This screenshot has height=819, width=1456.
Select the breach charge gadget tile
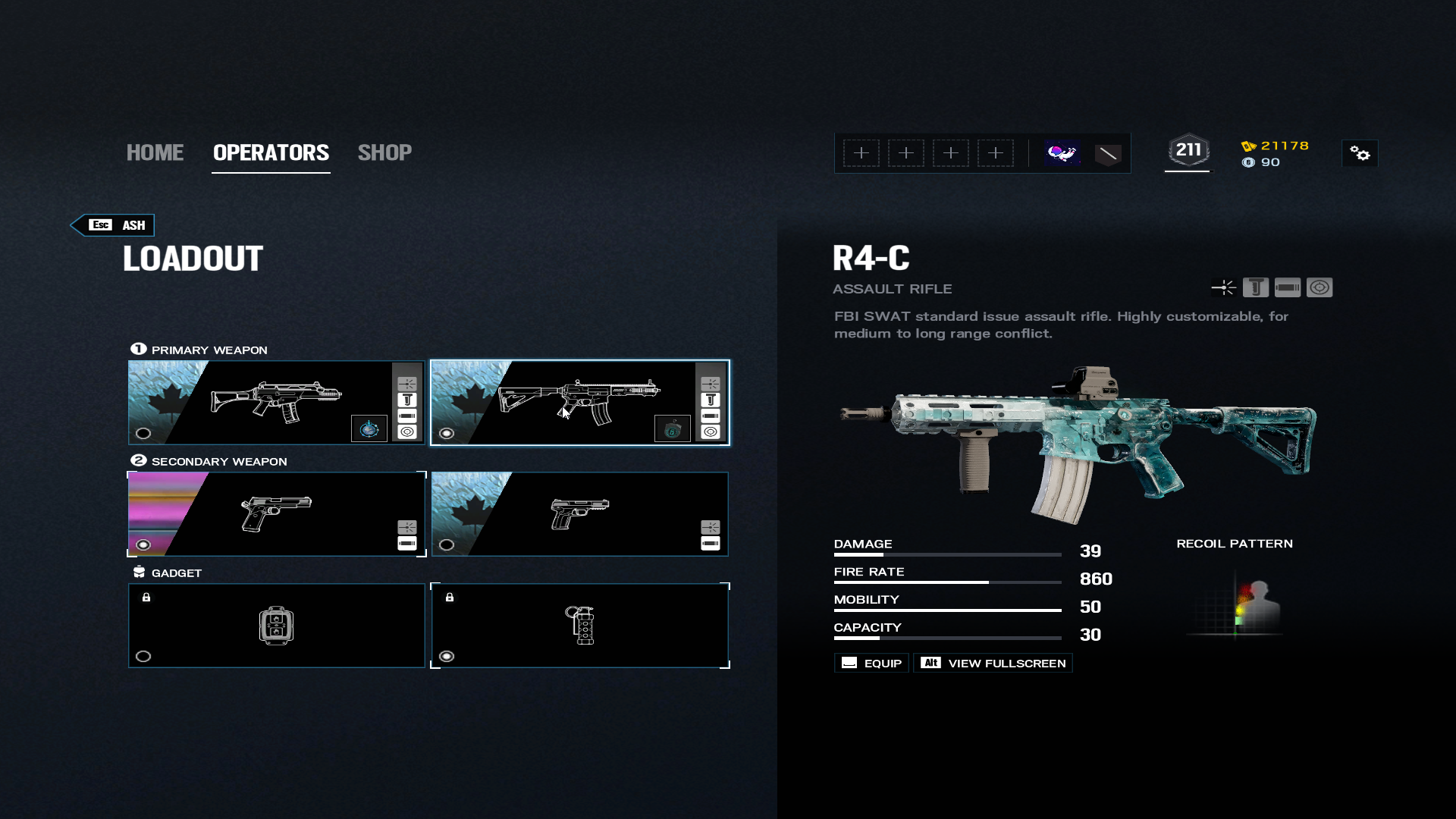coord(276,626)
